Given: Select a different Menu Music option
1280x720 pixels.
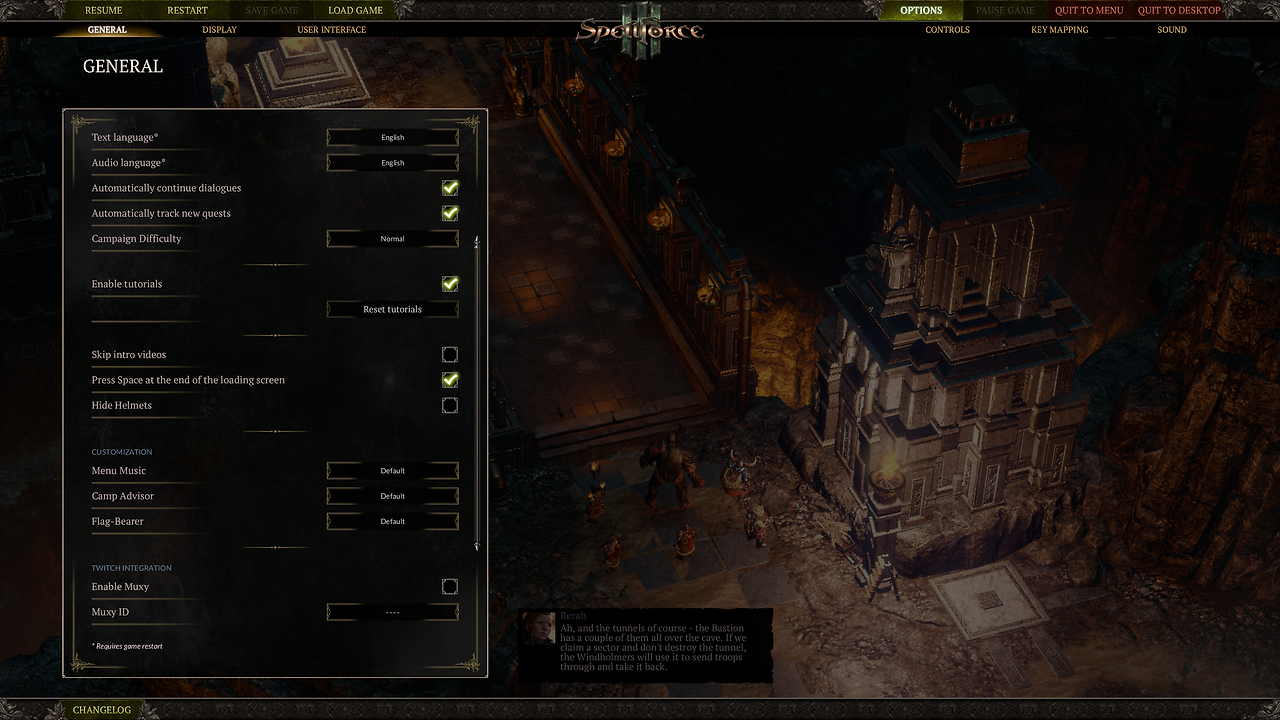Looking at the screenshot, I should [392, 471].
